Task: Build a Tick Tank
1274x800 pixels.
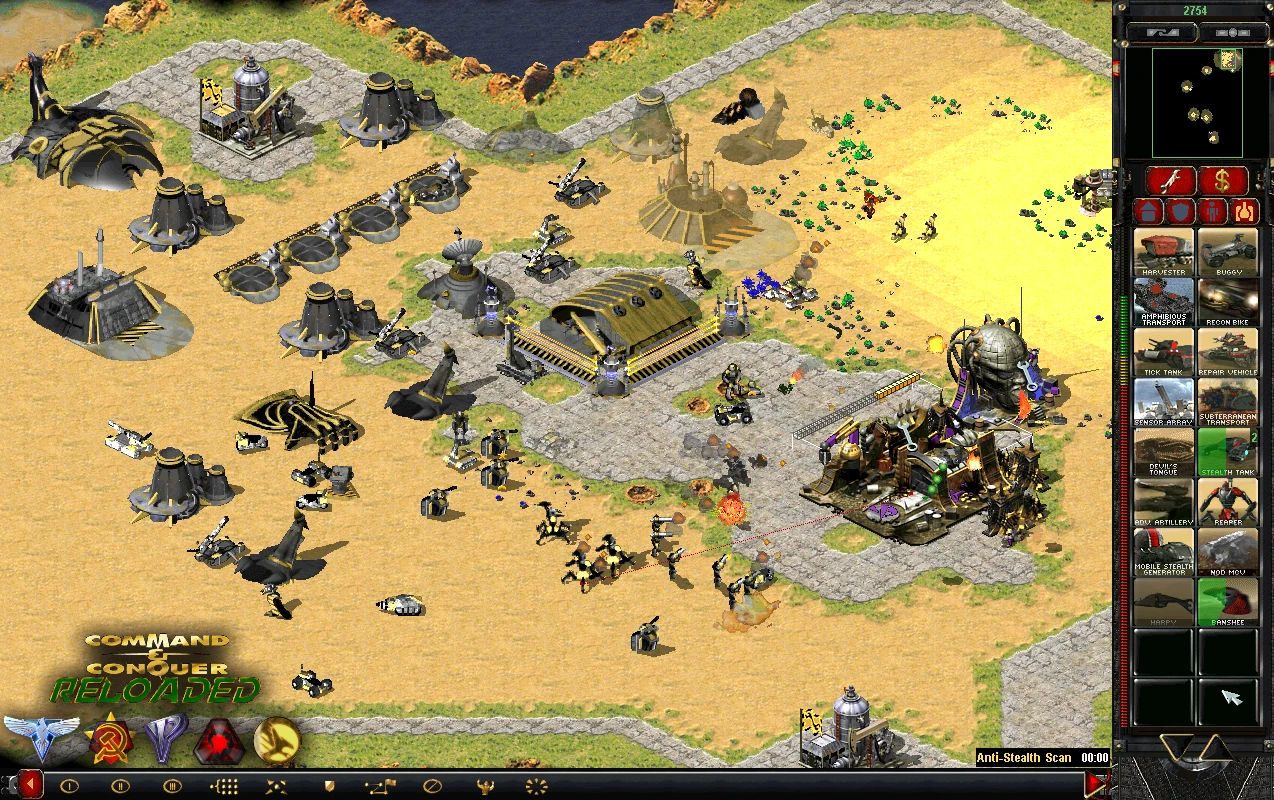Action: click(x=1164, y=352)
